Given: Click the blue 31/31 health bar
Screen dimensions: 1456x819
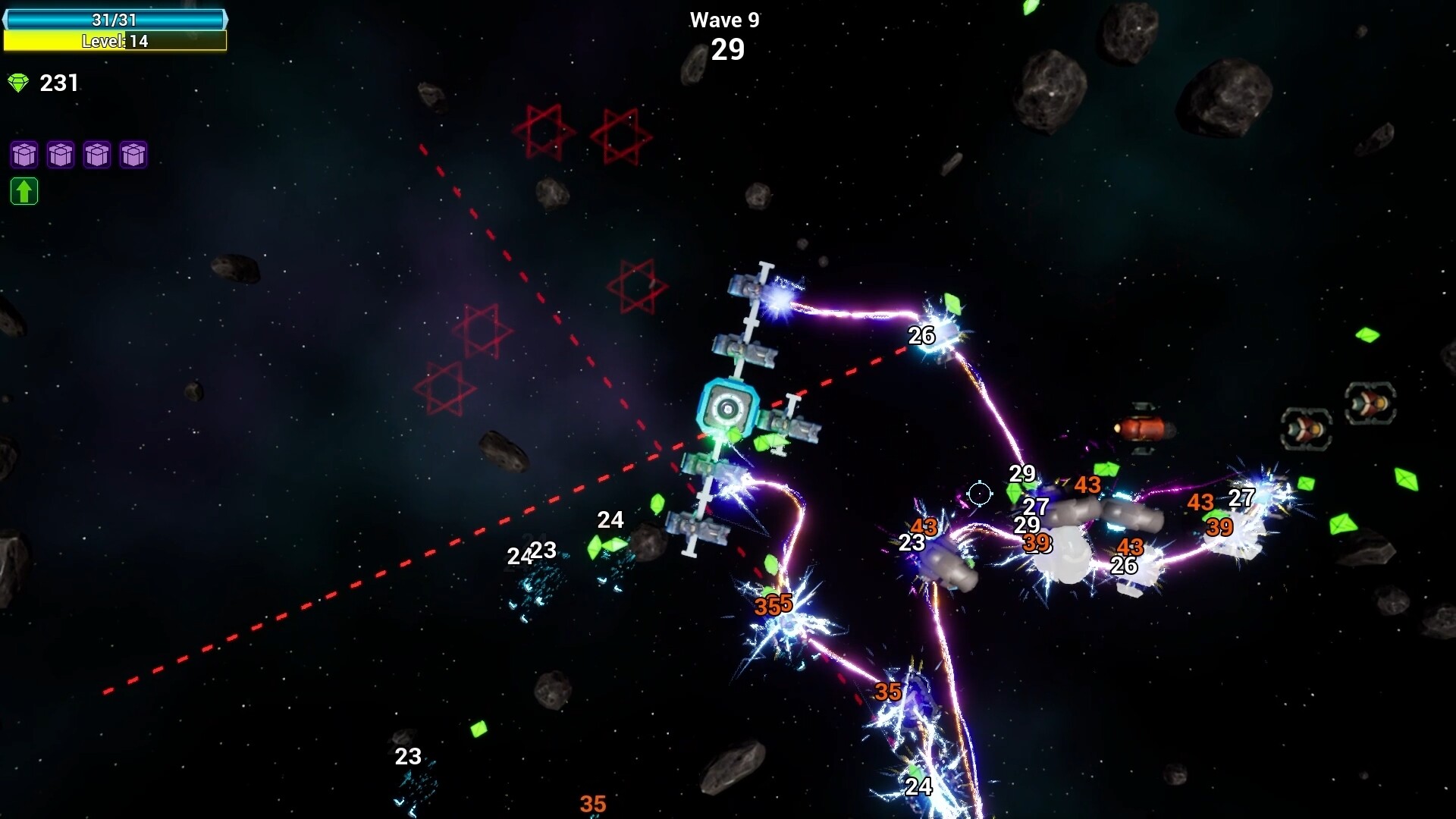Looking at the screenshot, I should coord(114,20).
